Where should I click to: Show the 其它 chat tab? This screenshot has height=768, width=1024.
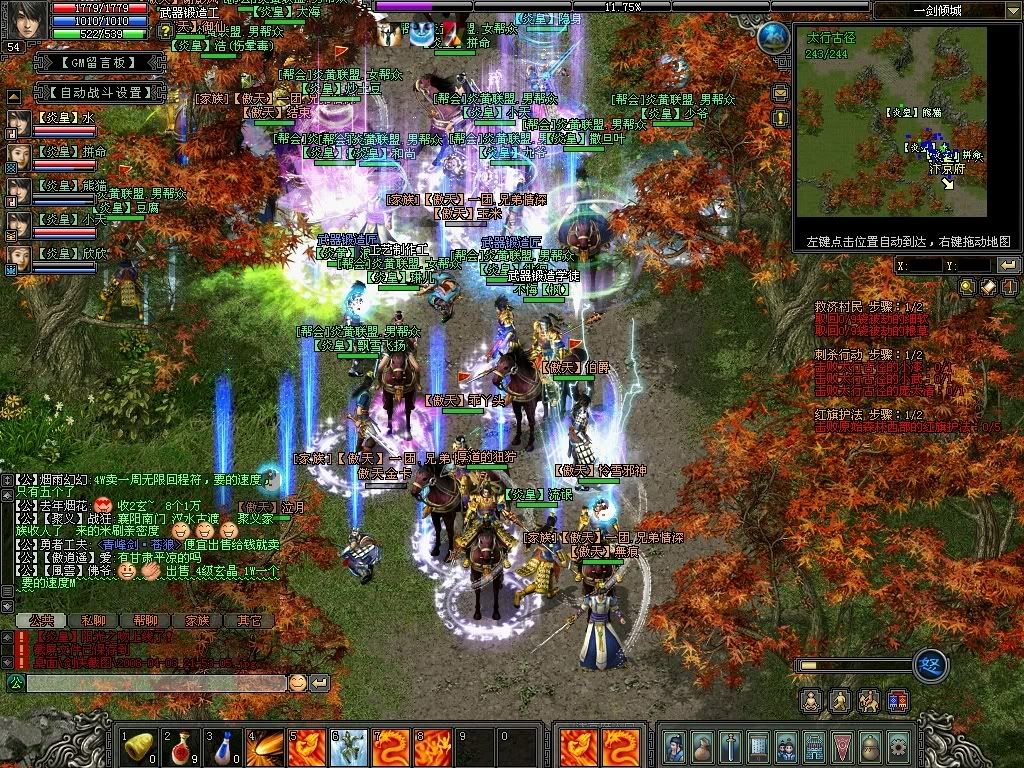(249, 621)
